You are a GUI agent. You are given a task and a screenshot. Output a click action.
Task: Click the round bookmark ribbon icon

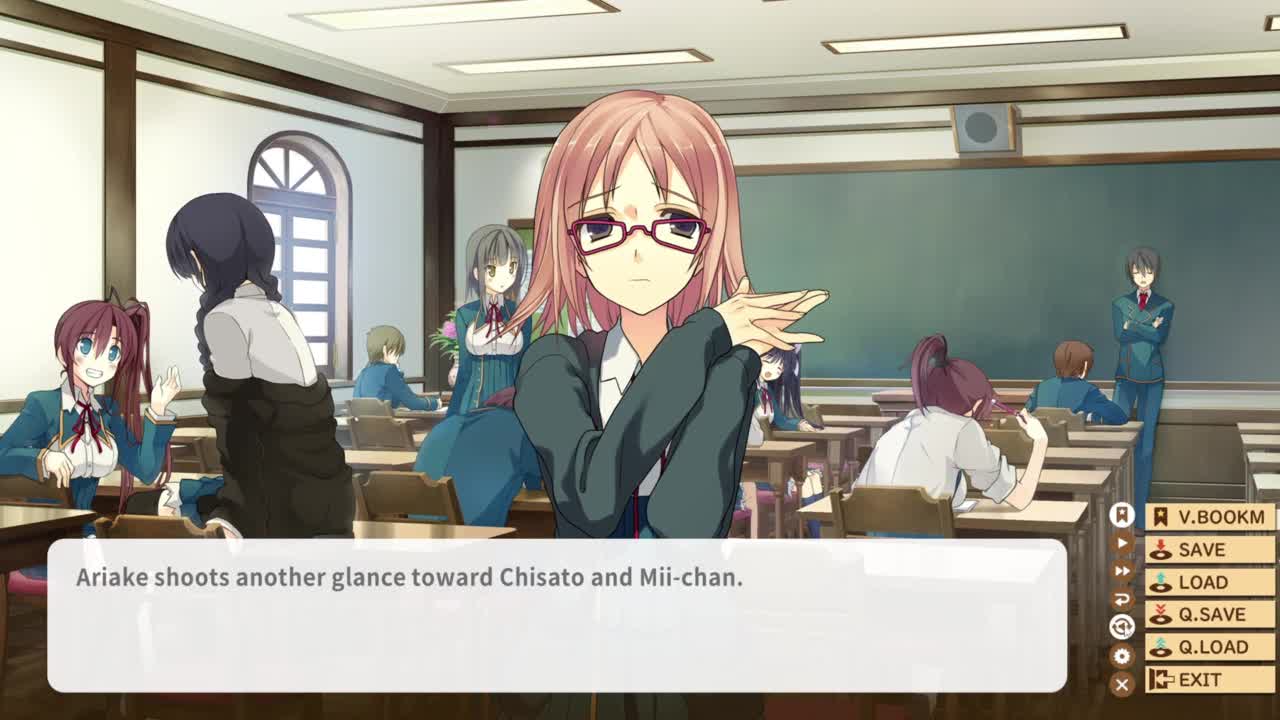pyautogui.click(x=1122, y=515)
